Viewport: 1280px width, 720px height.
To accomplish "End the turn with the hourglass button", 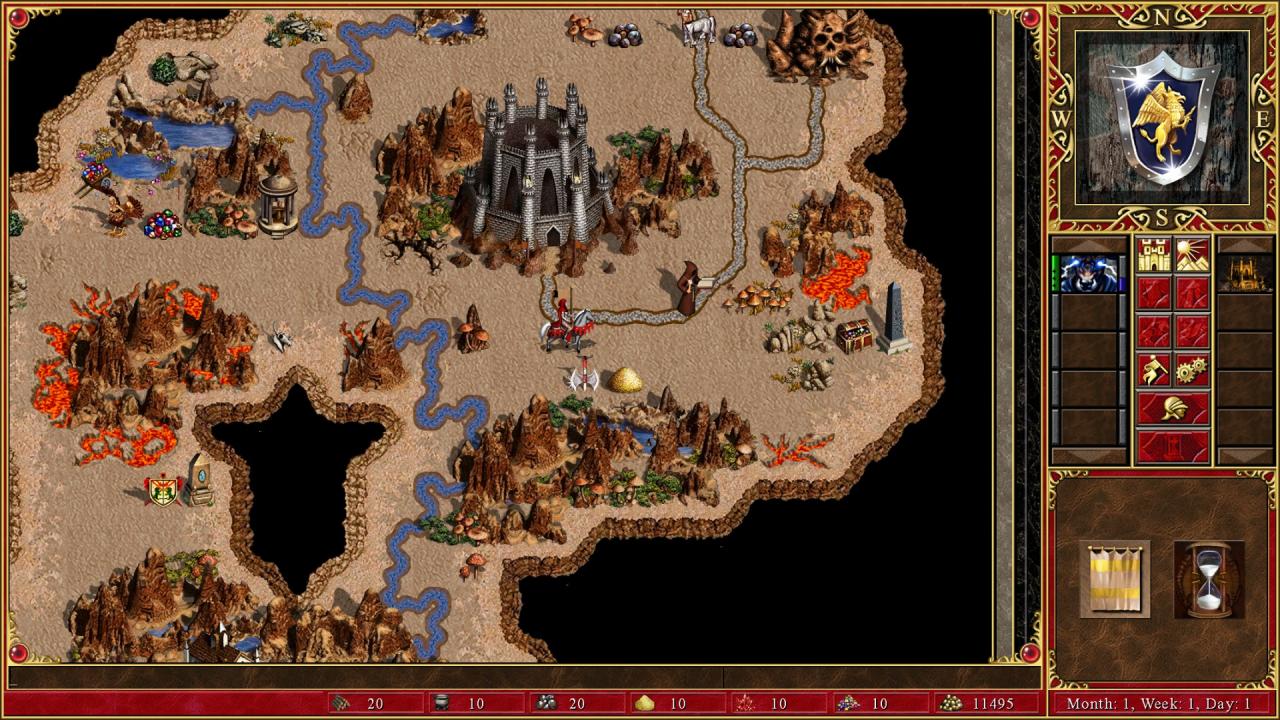I will pyautogui.click(x=1207, y=578).
